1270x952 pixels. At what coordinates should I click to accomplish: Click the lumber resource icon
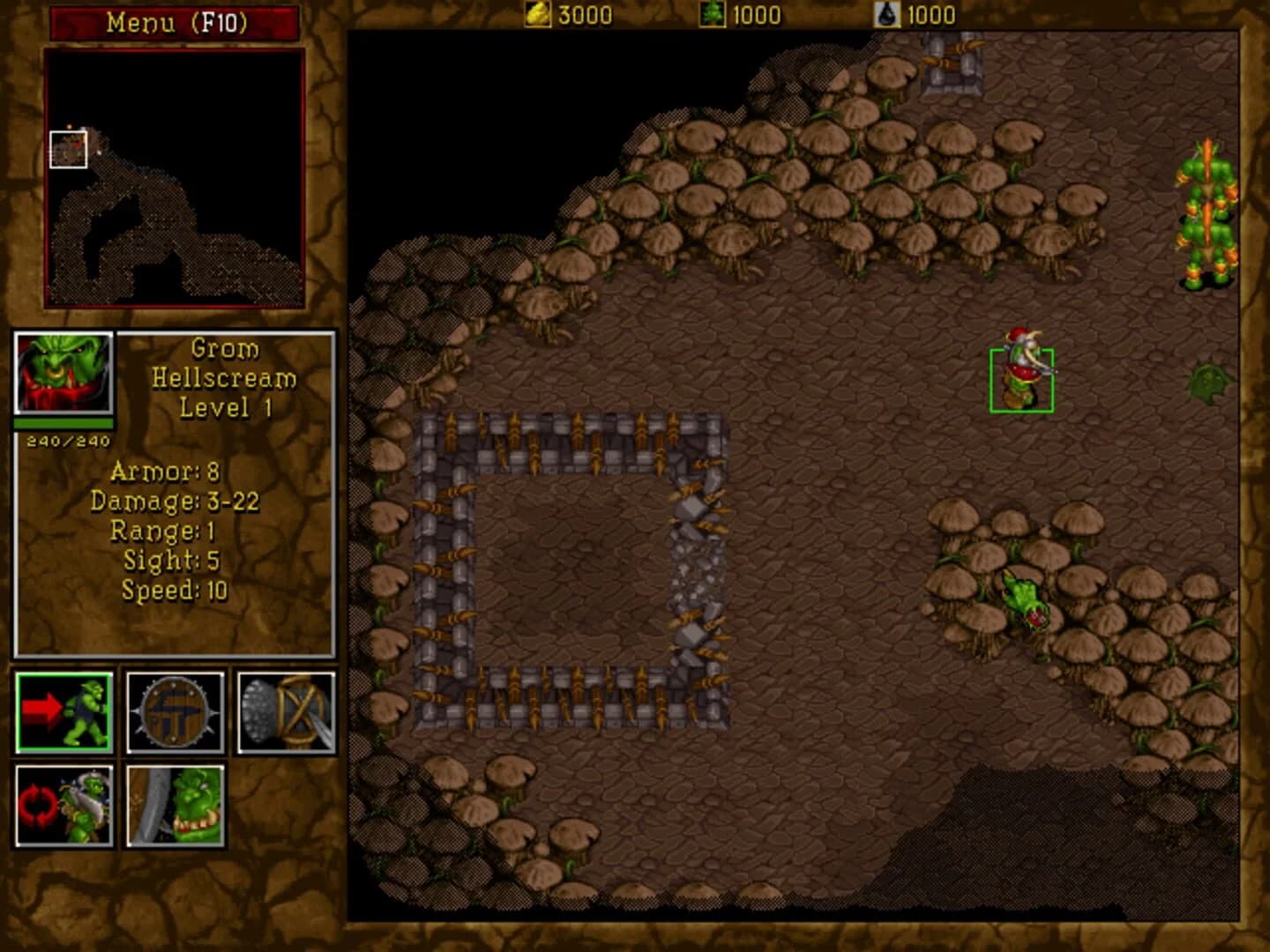[x=714, y=13]
